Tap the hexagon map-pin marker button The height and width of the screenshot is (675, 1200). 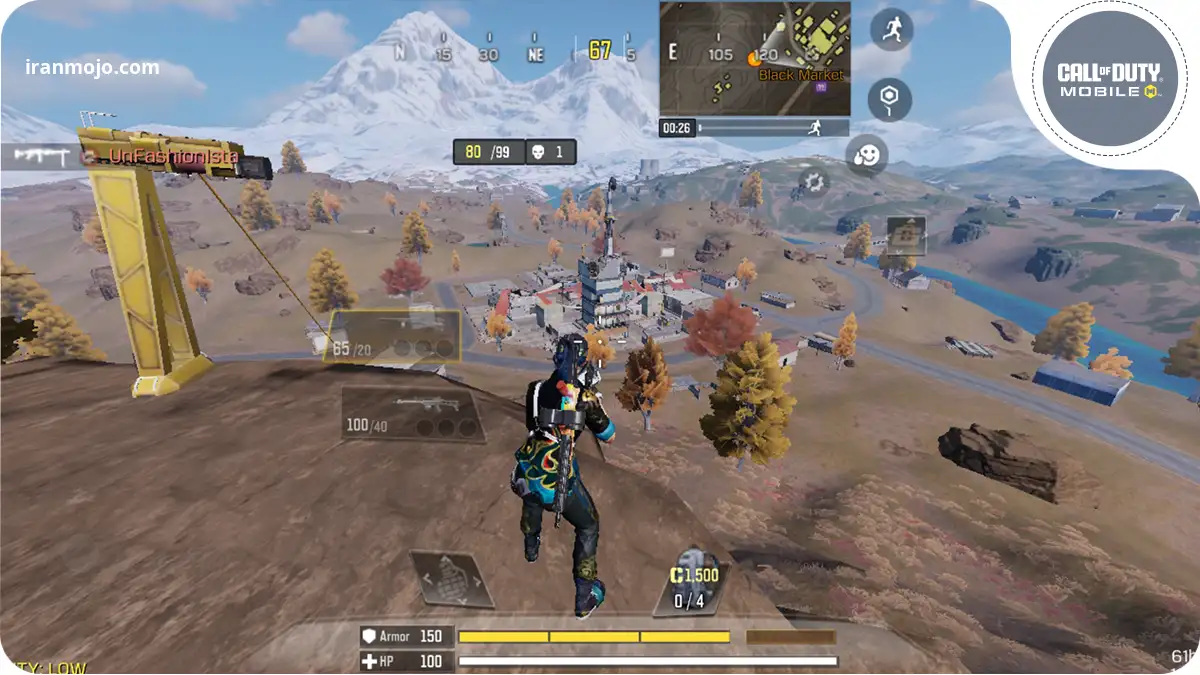point(887,100)
